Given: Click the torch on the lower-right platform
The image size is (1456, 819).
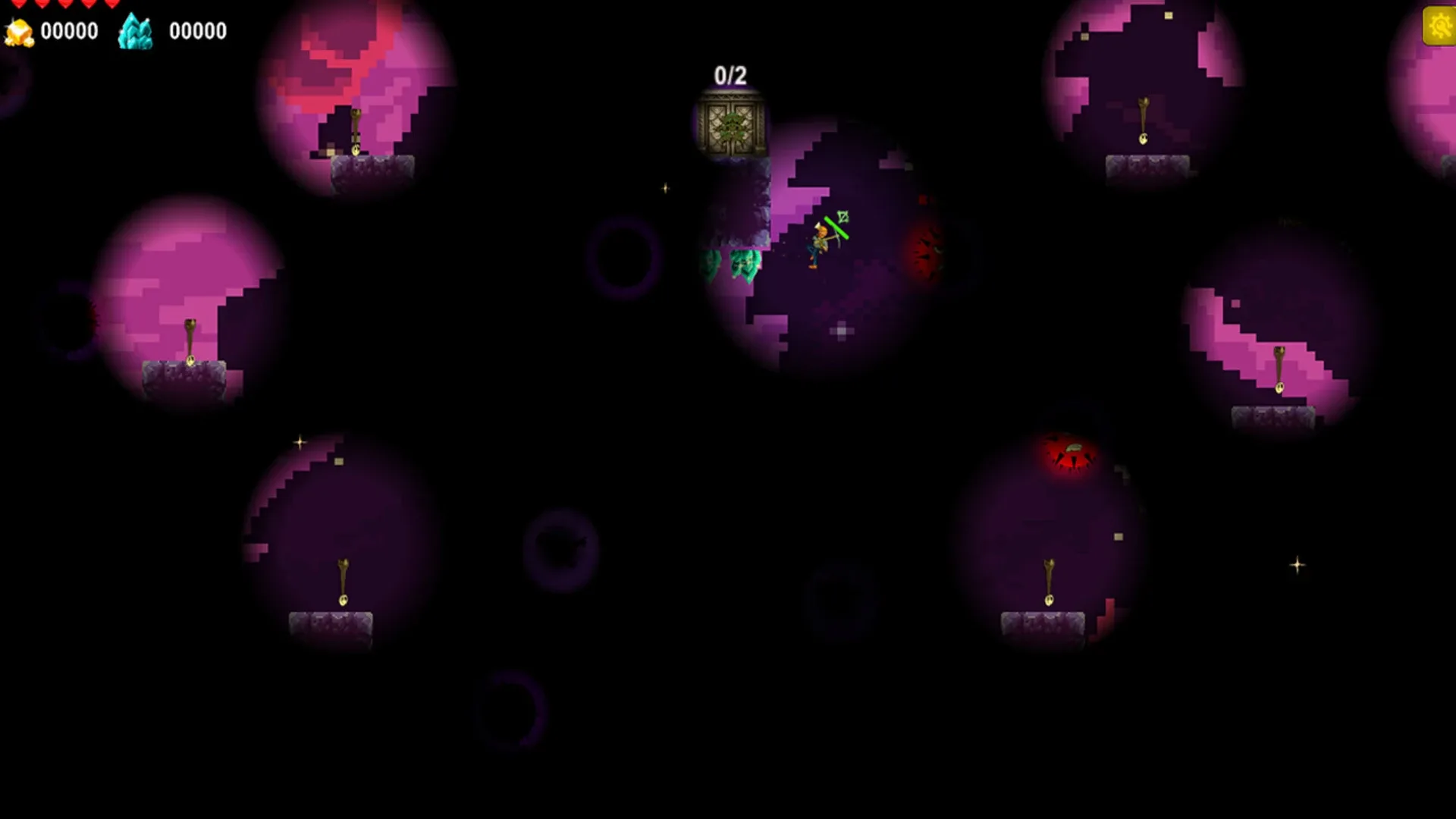Looking at the screenshot, I should (x=1048, y=580).
